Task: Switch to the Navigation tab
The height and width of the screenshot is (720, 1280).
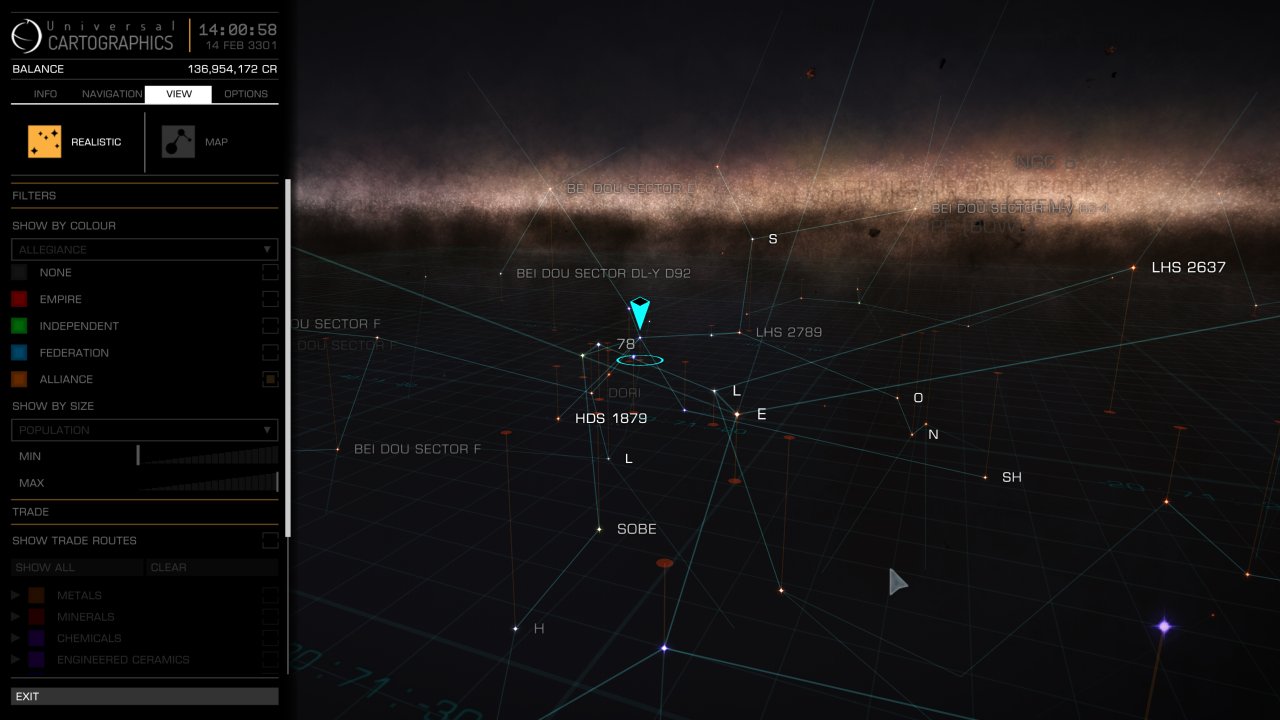Action: pyautogui.click(x=111, y=93)
